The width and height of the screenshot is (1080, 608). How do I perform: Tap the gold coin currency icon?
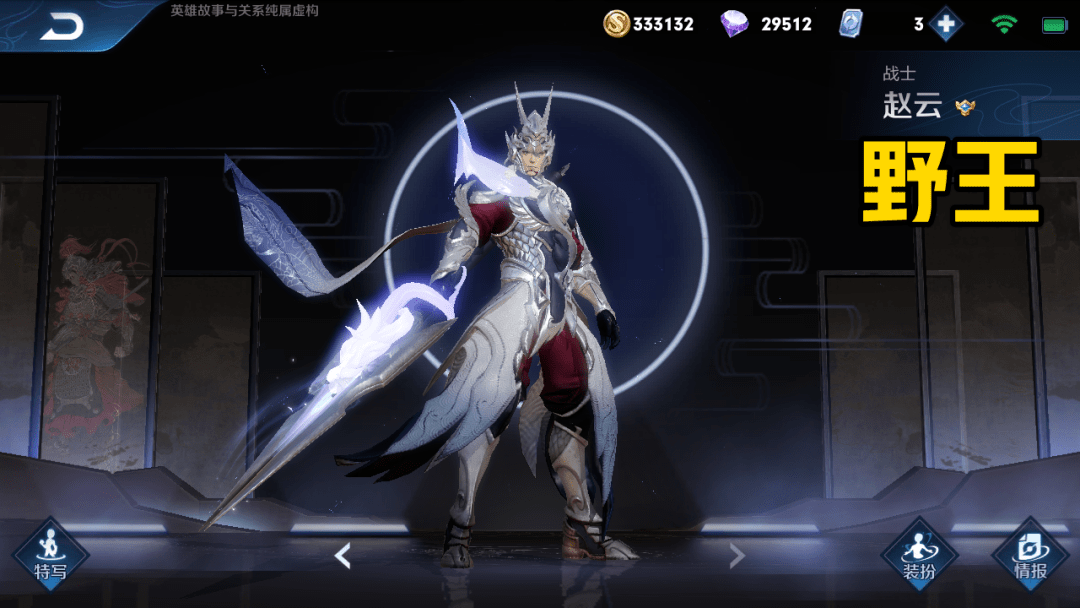coord(616,24)
